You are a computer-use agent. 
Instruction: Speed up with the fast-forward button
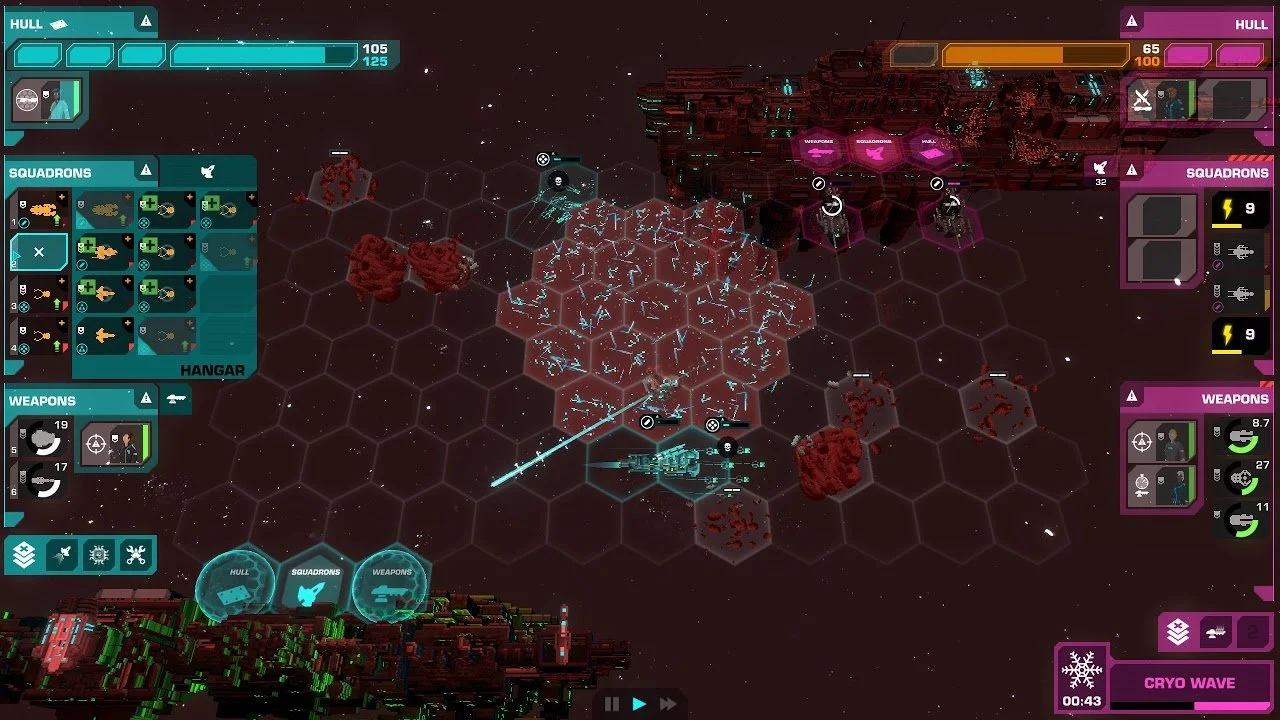point(668,704)
